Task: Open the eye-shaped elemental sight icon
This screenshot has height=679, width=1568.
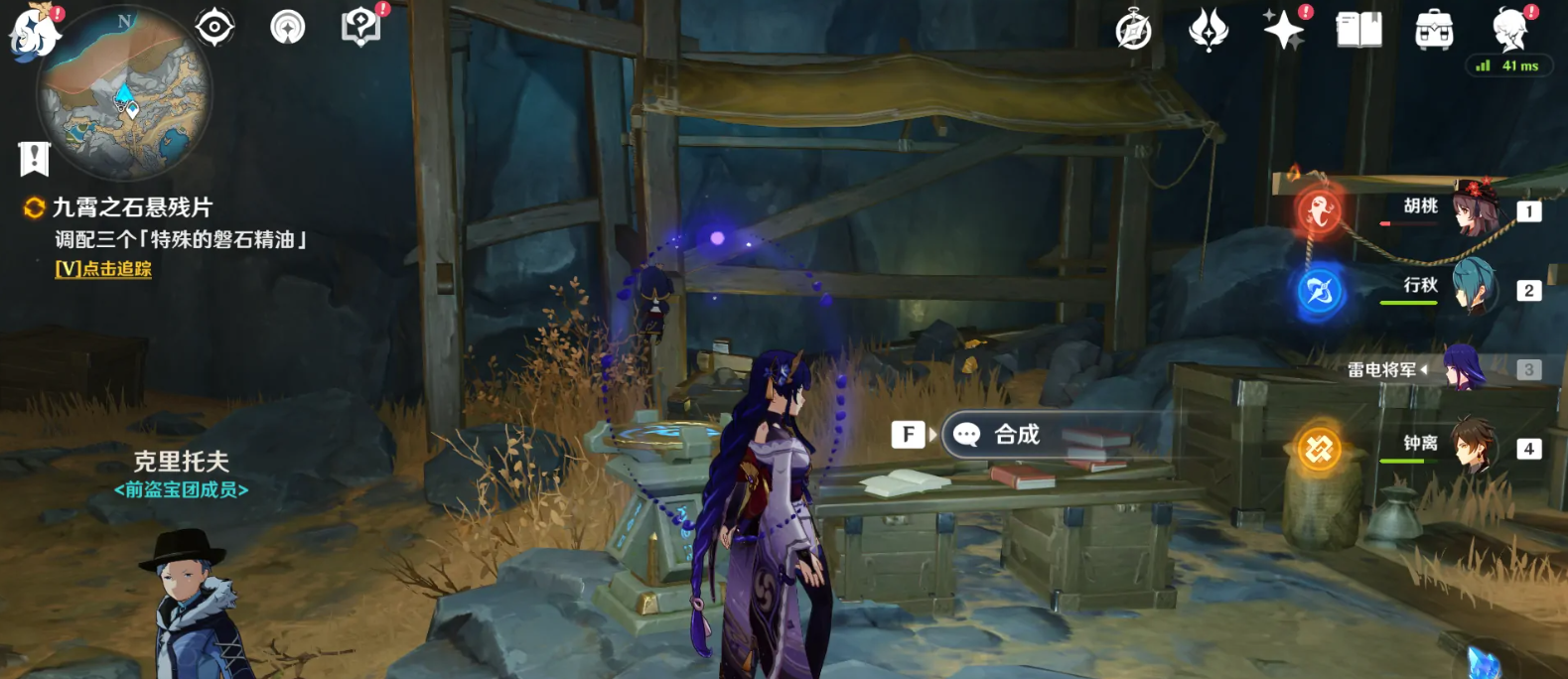Action: (x=214, y=27)
